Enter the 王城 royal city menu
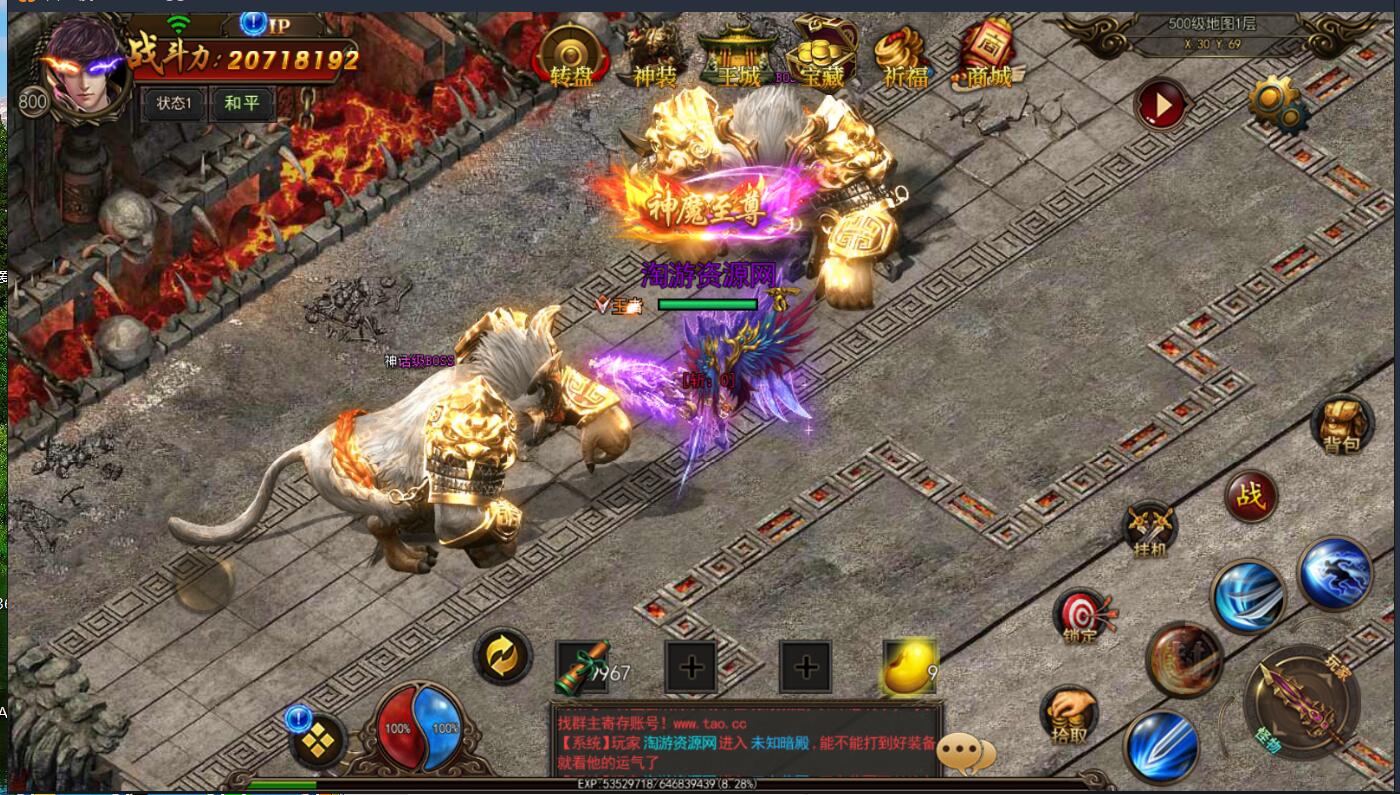 click(x=738, y=56)
